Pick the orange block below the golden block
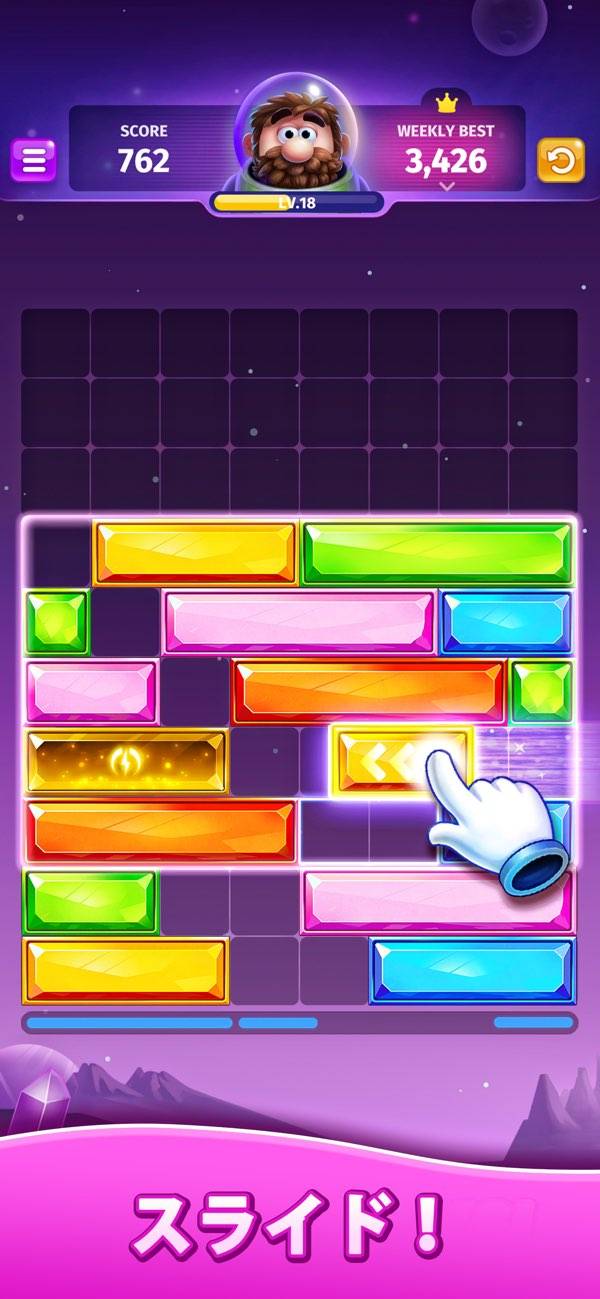This screenshot has width=600, height=1299. point(160,831)
